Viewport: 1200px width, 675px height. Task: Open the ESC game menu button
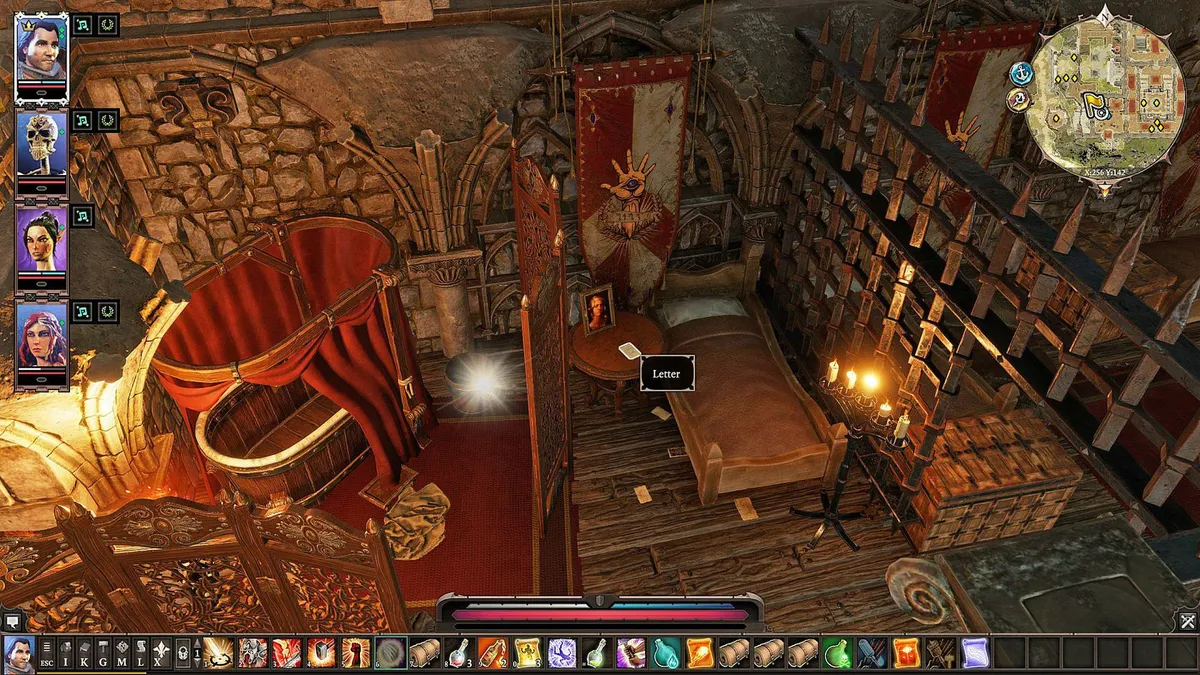[x=47, y=654]
